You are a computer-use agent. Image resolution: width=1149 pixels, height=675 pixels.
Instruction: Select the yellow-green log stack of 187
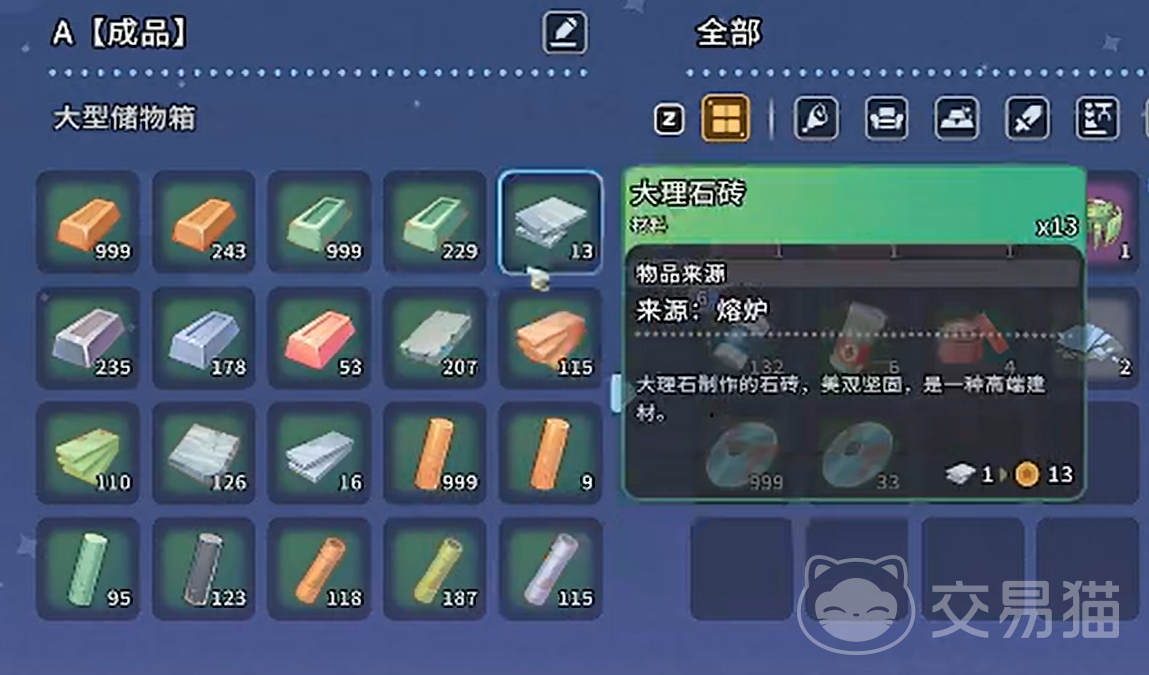(435, 569)
